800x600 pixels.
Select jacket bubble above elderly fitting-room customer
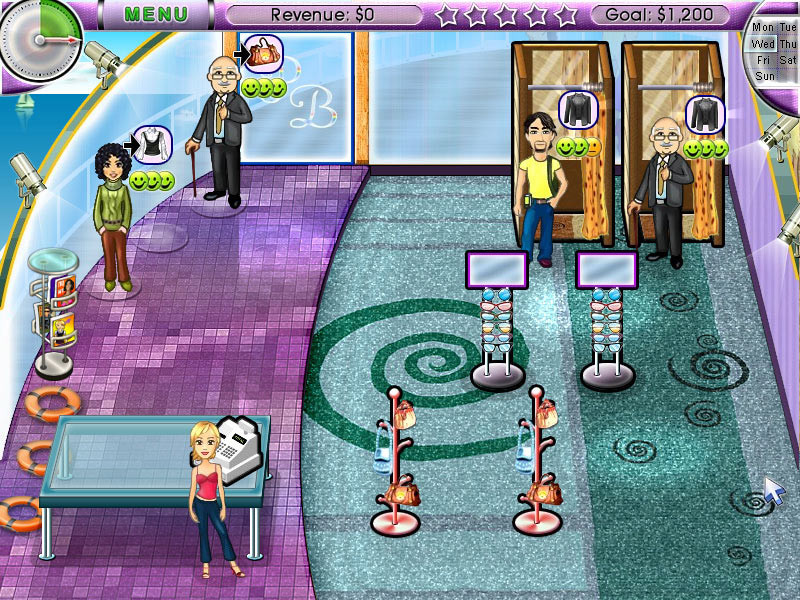pyautogui.click(x=704, y=113)
